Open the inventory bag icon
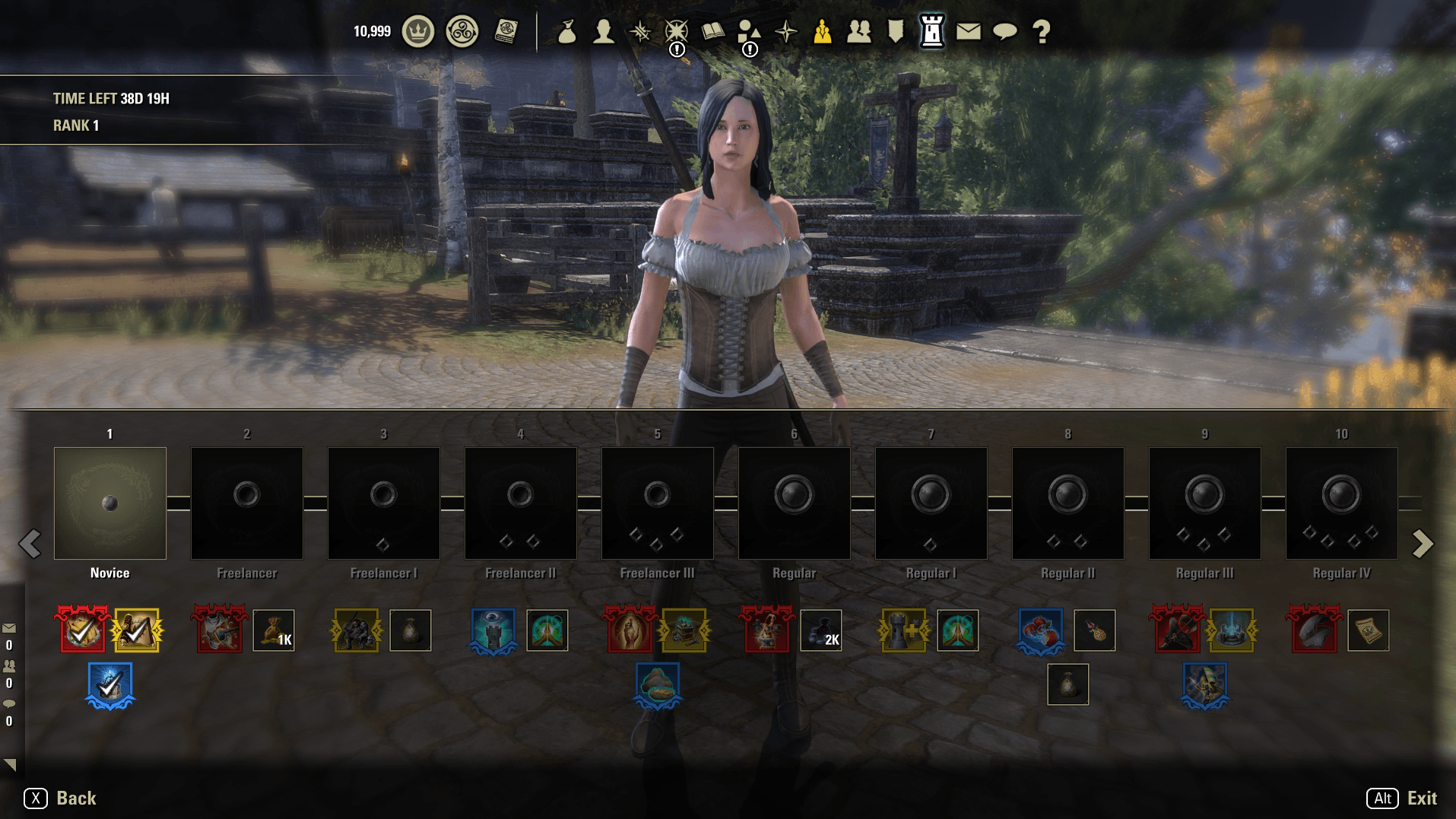The image size is (1456, 819). tap(566, 32)
